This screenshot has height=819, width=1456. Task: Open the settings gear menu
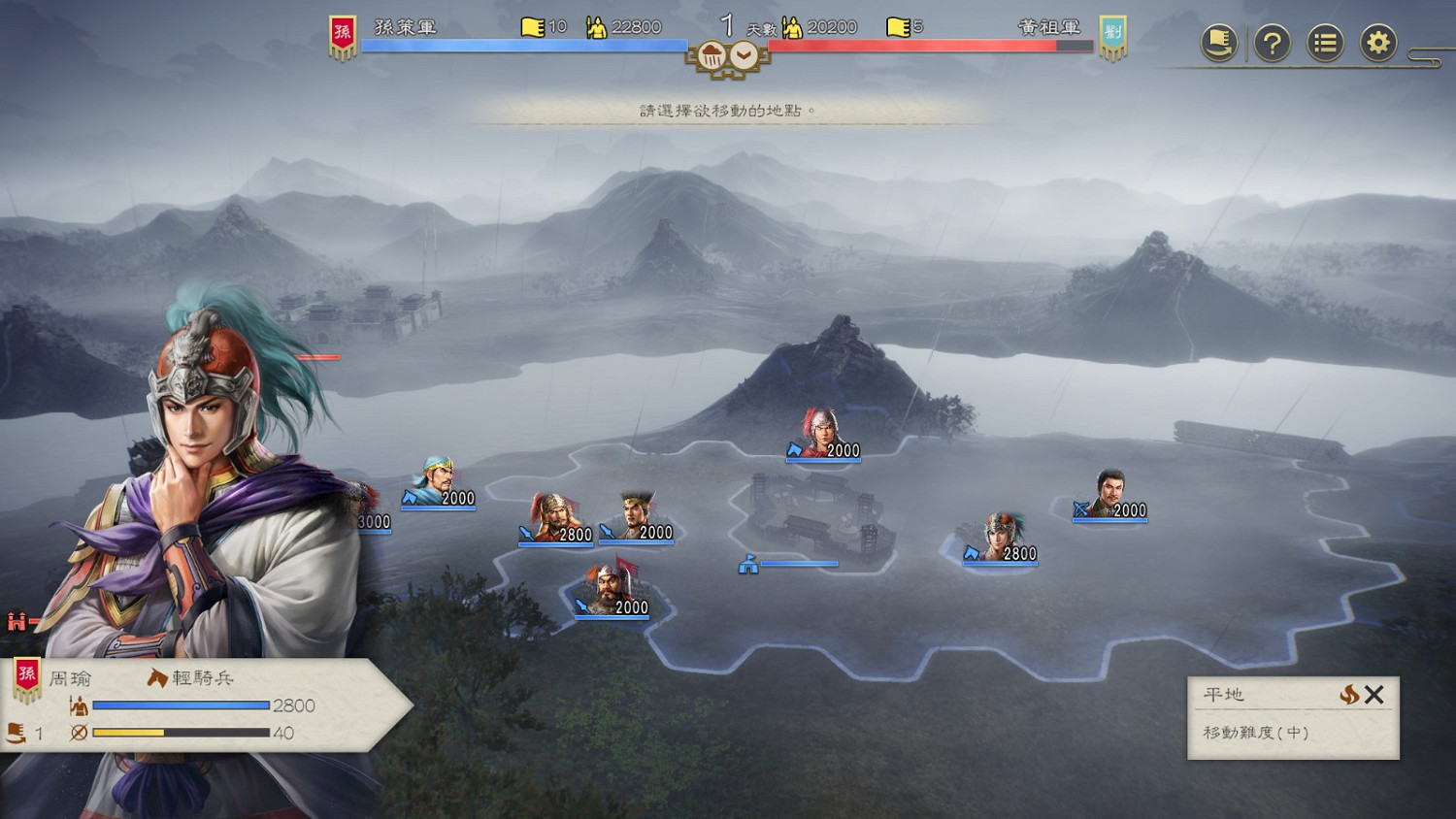coord(1377,43)
